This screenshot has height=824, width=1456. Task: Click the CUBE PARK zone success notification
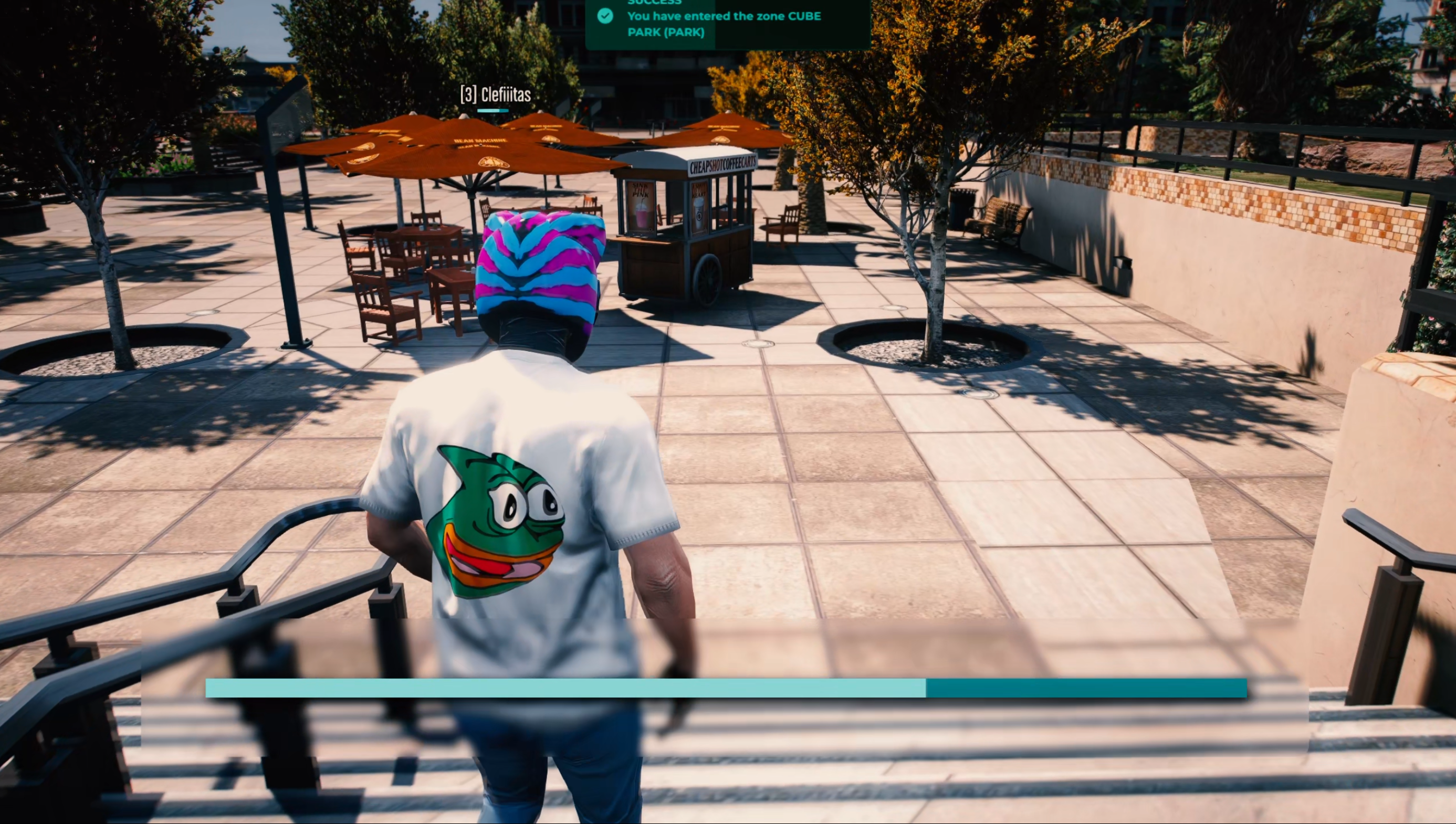click(727, 23)
